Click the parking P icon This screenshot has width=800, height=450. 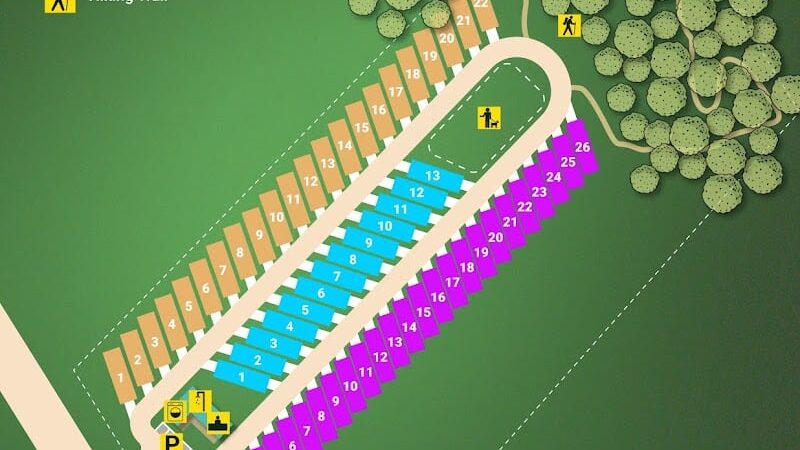pos(174,441)
